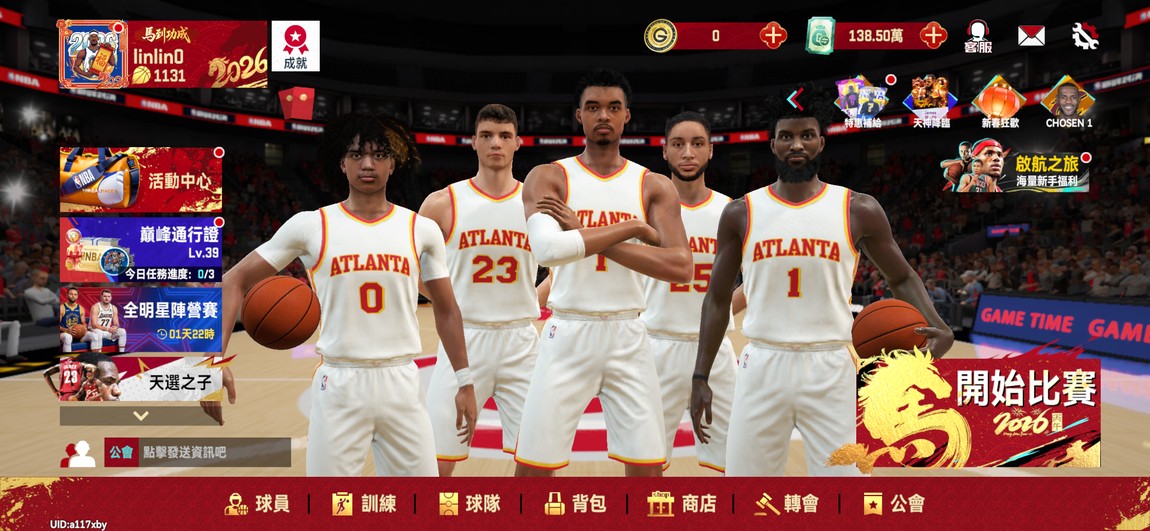
Task: Open the 成就 achievements button
Action: [295, 46]
